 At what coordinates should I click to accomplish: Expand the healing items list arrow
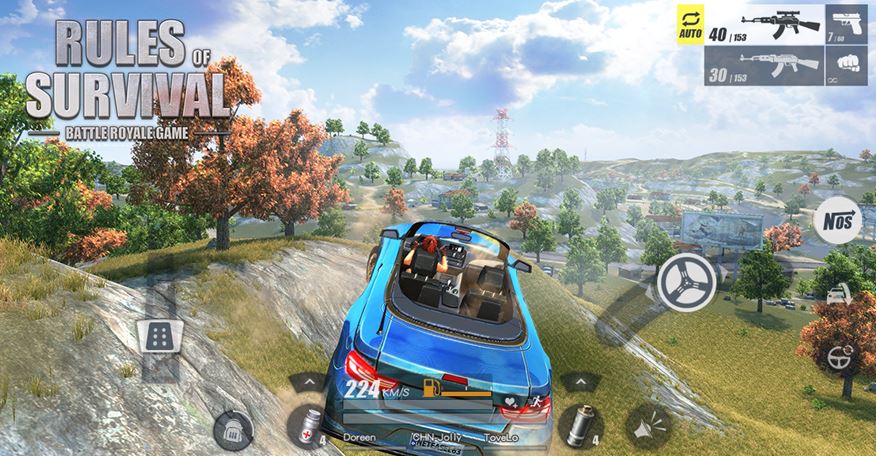tap(306, 382)
